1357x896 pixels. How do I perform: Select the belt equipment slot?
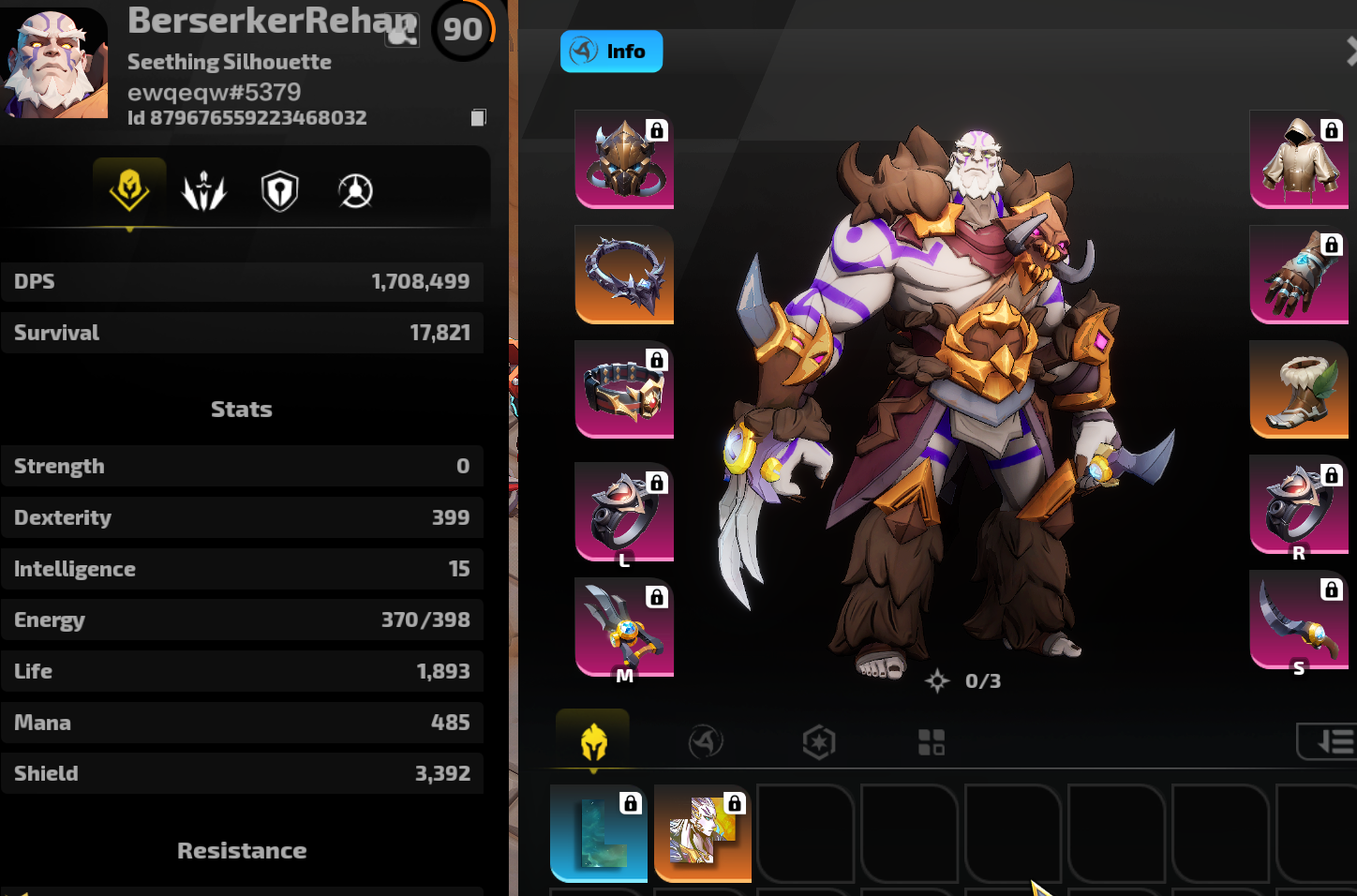point(624,389)
